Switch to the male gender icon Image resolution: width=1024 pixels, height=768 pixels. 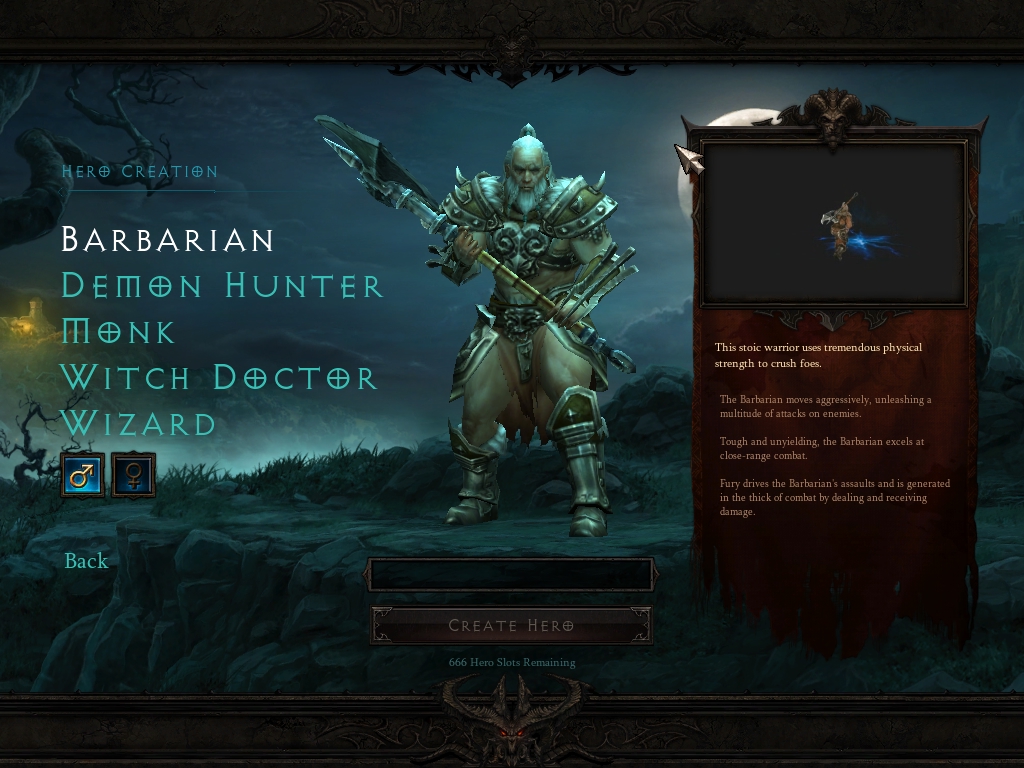click(82, 475)
